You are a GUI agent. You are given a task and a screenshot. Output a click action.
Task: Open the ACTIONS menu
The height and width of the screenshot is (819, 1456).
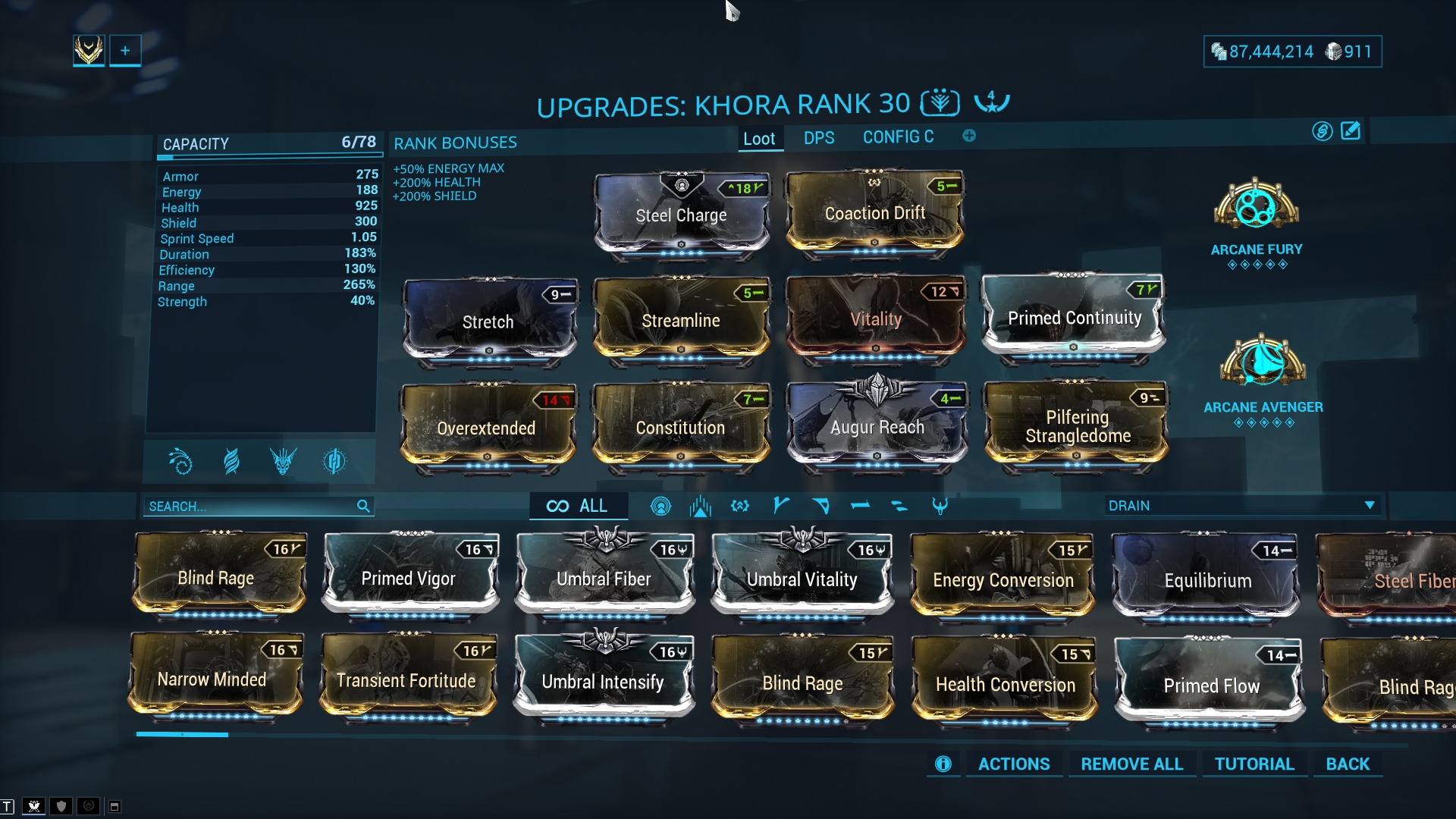point(1014,764)
